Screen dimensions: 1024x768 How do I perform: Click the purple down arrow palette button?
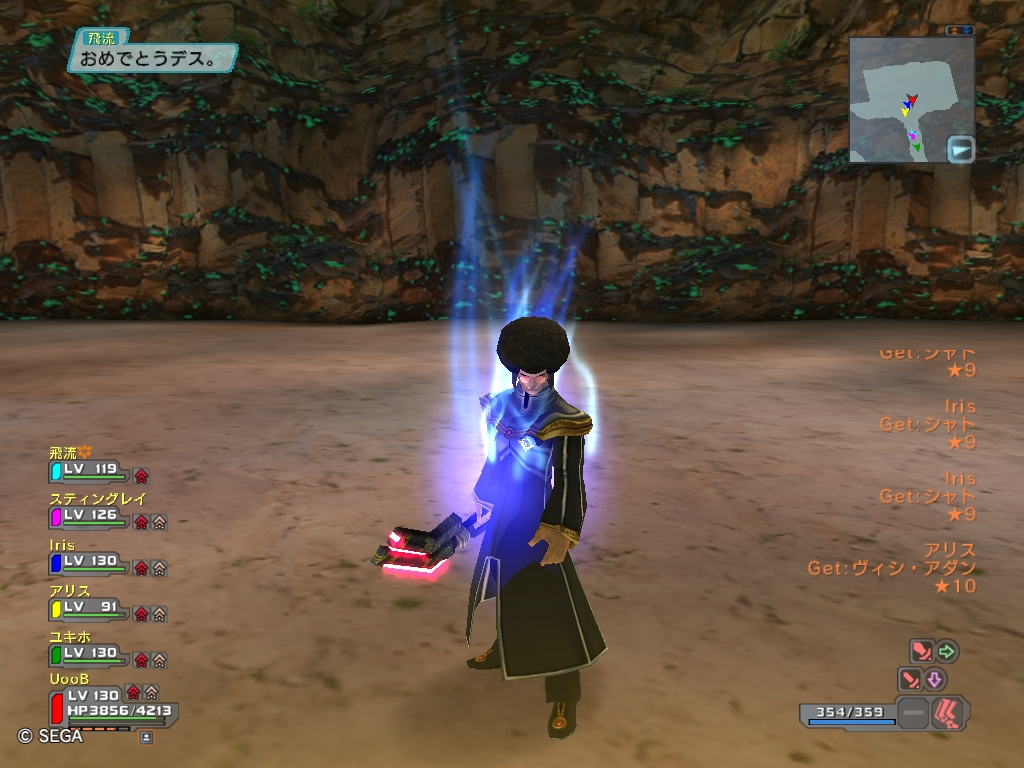pyautogui.click(x=936, y=680)
